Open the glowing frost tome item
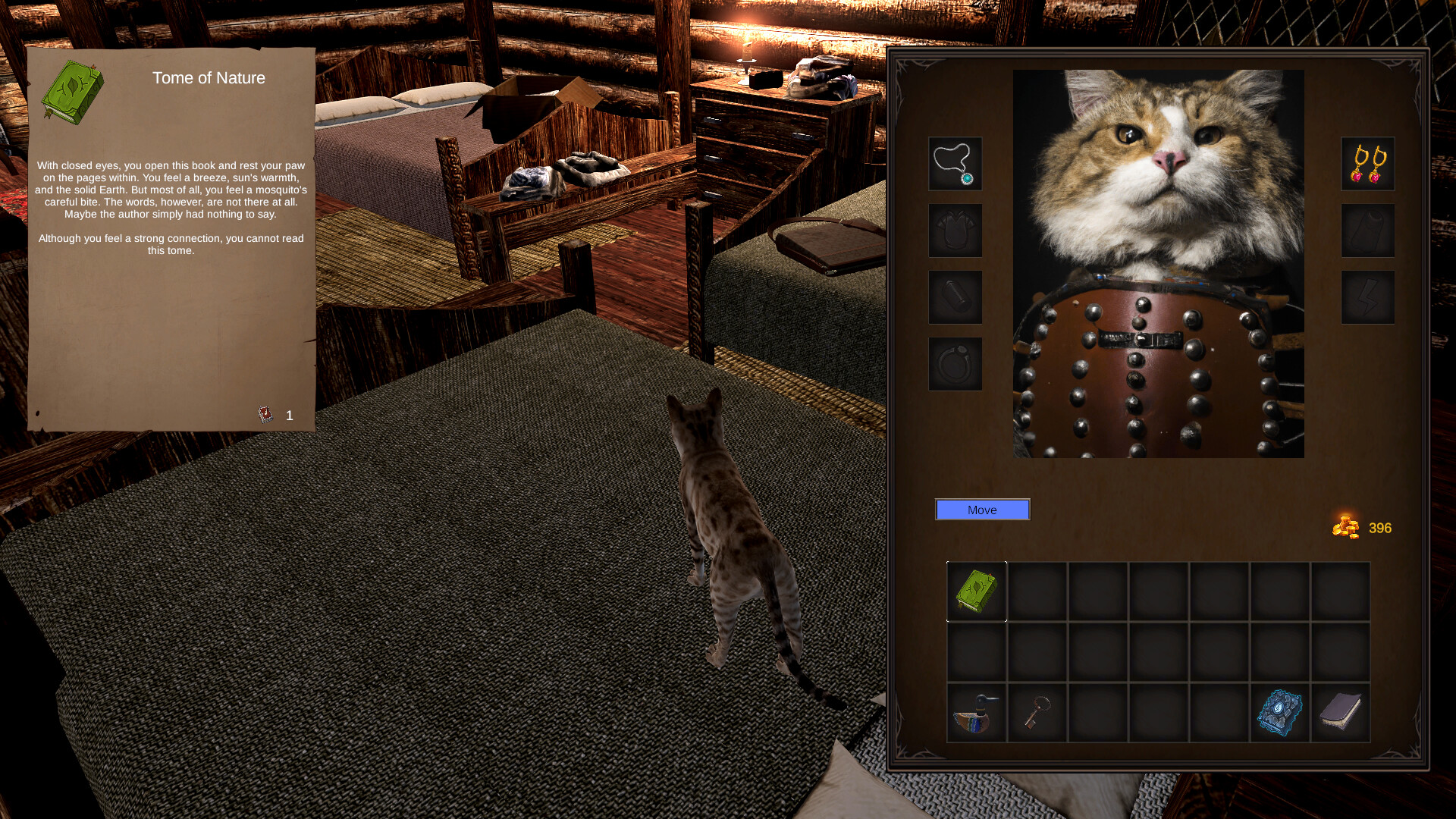 pos(1279,712)
